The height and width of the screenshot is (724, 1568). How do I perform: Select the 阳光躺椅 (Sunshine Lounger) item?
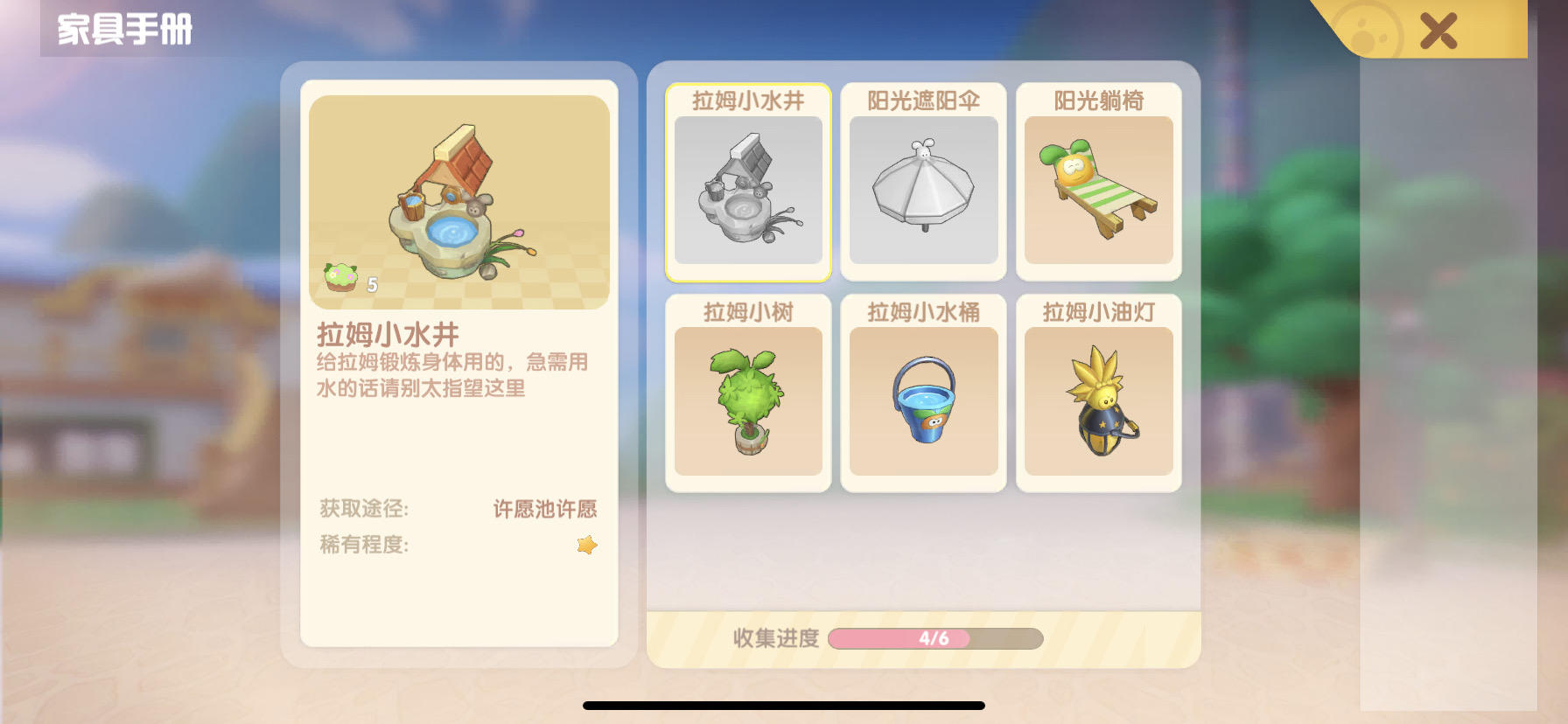1099,186
